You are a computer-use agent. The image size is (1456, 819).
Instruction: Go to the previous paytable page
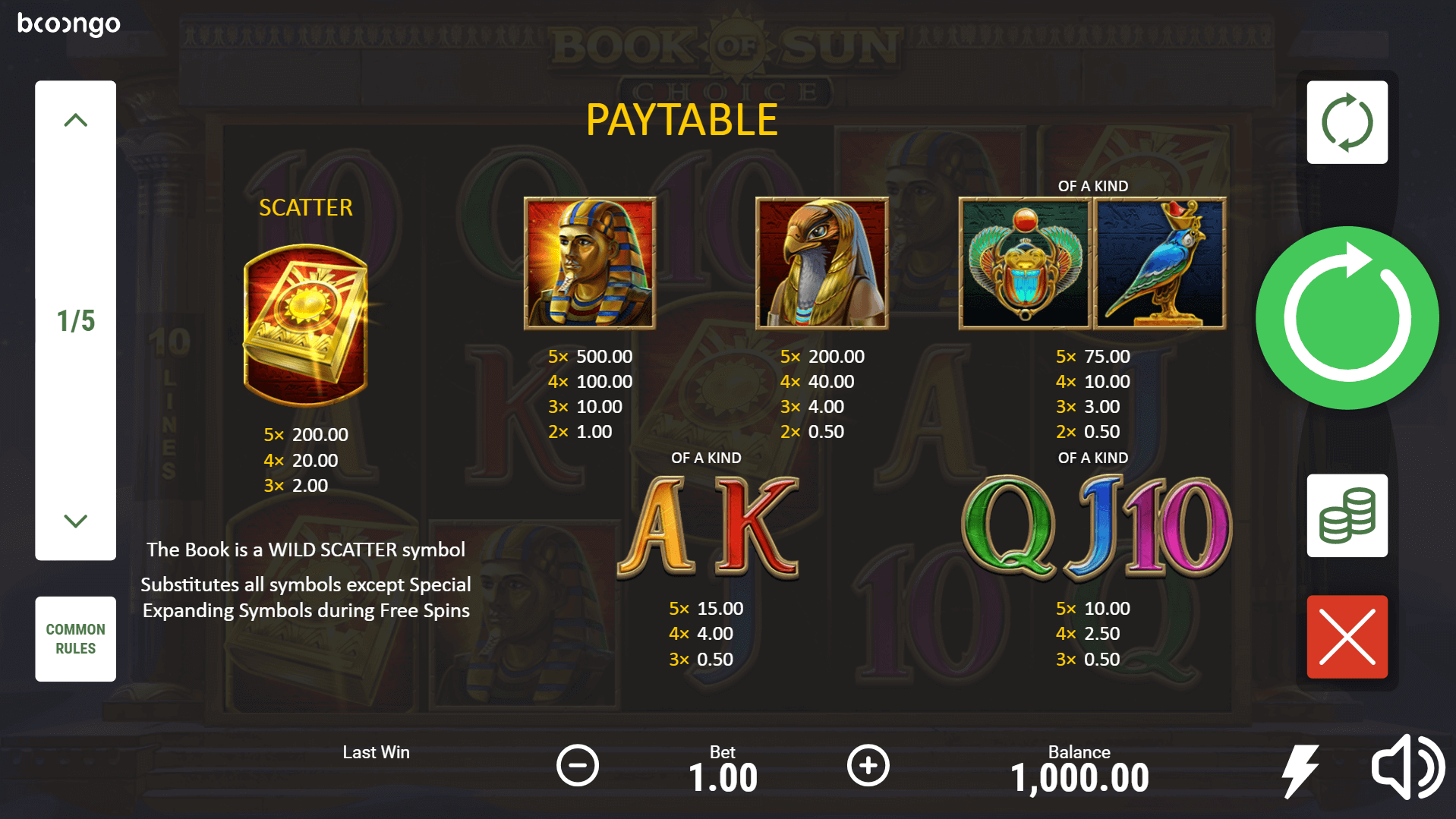[x=75, y=120]
